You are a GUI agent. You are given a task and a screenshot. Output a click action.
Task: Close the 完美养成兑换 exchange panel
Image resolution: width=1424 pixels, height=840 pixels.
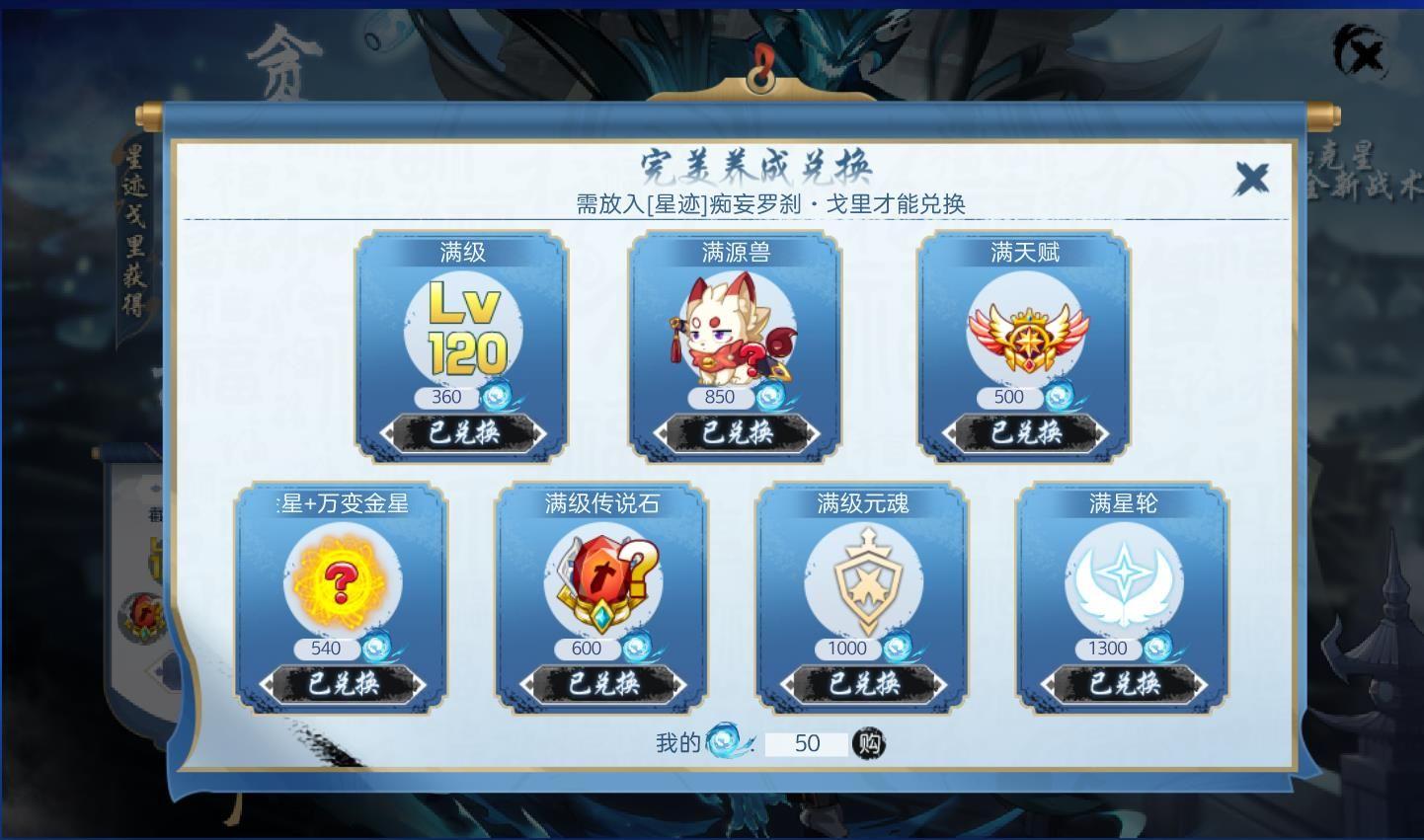coord(1252,179)
